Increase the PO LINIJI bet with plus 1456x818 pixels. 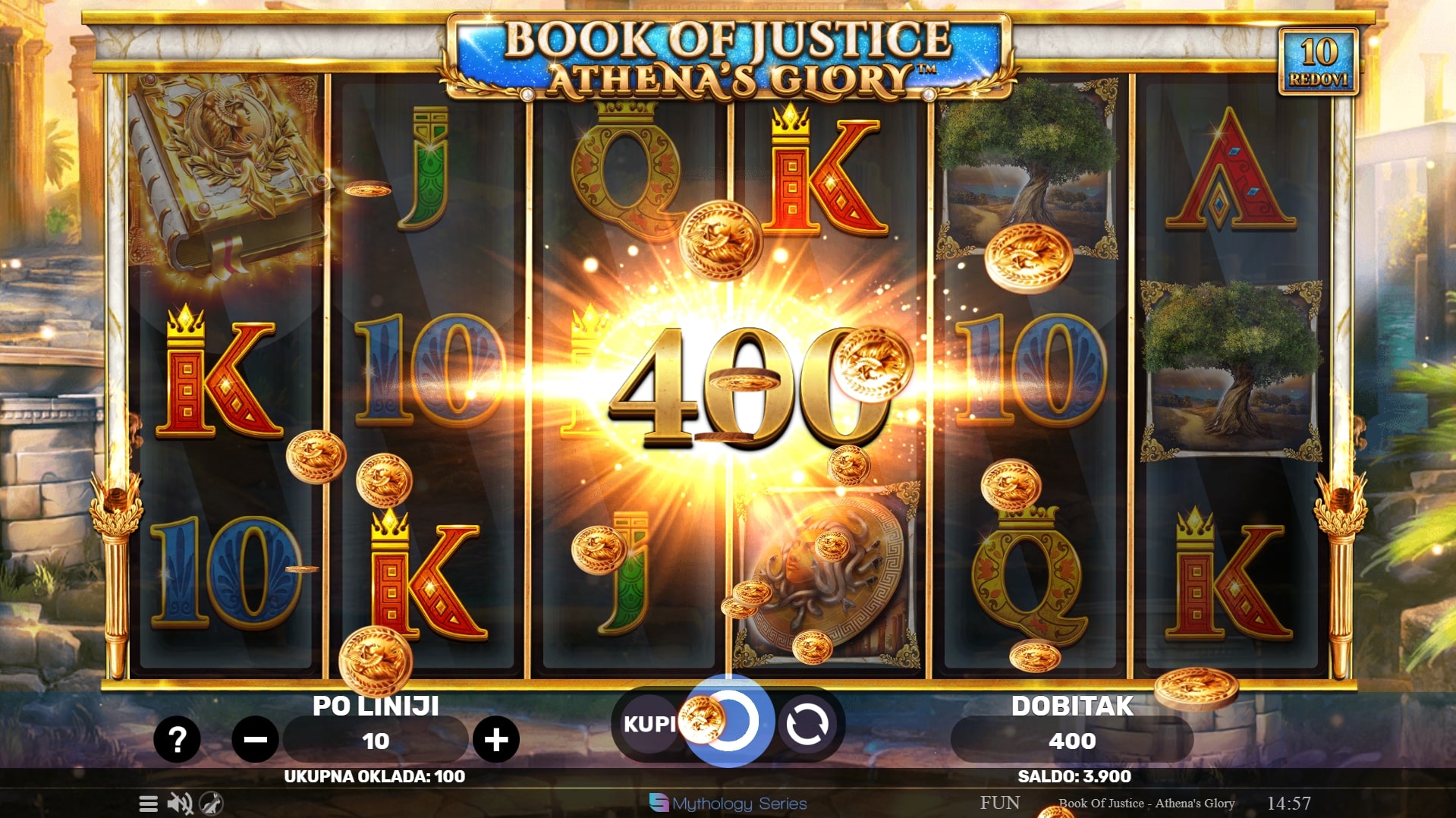click(496, 739)
